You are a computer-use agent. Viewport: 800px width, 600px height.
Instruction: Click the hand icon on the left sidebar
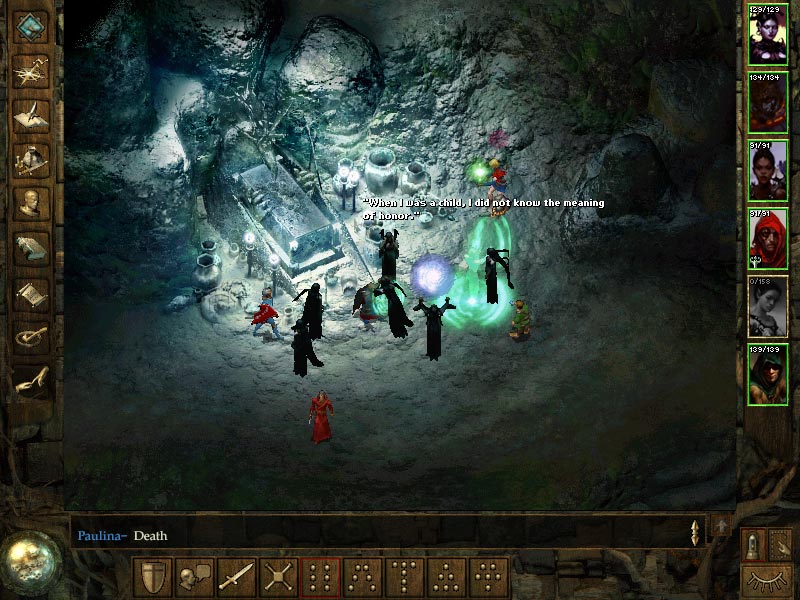(x=31, y=381)
